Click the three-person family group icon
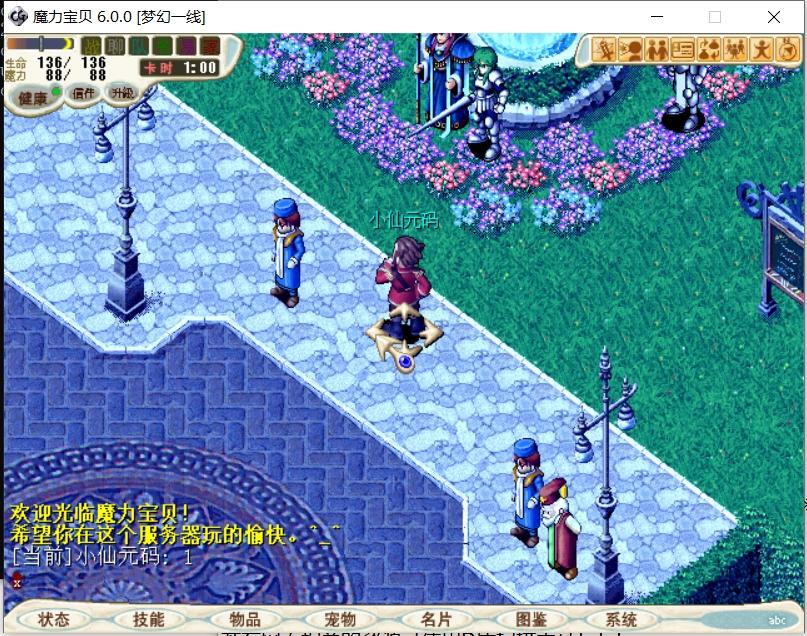The height and width of the screenshot is (636, 807). coord(737,49)
